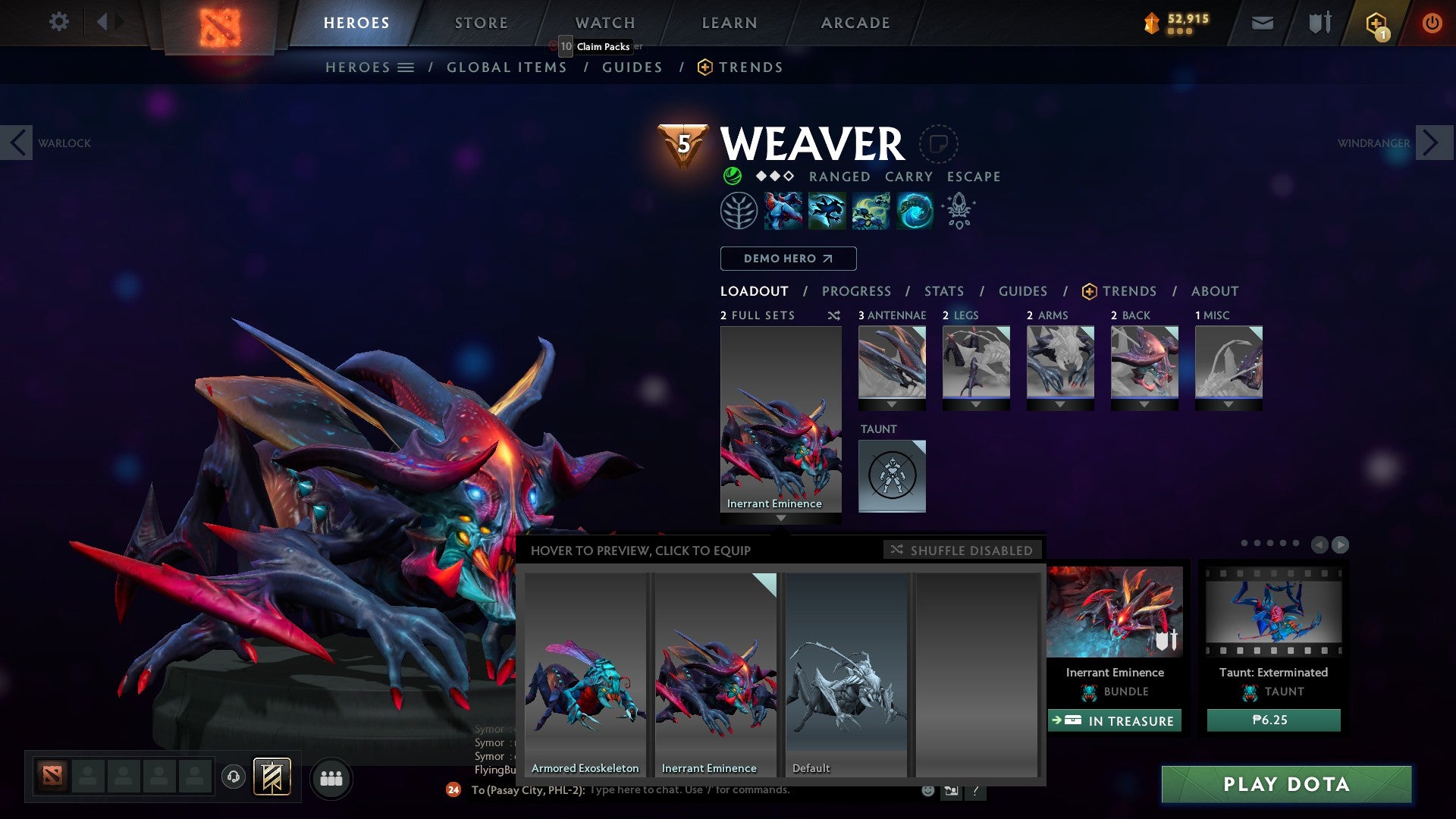Open the ARCADE menu
The height and width of the screenshot is (819, 1456).
pos(855,23)
